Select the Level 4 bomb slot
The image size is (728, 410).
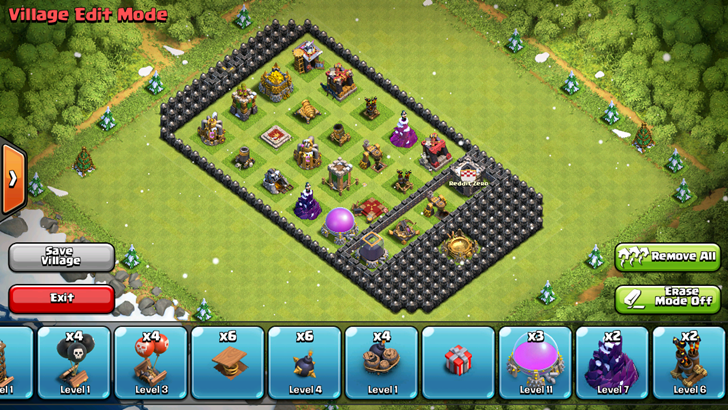tap(305, 363)
